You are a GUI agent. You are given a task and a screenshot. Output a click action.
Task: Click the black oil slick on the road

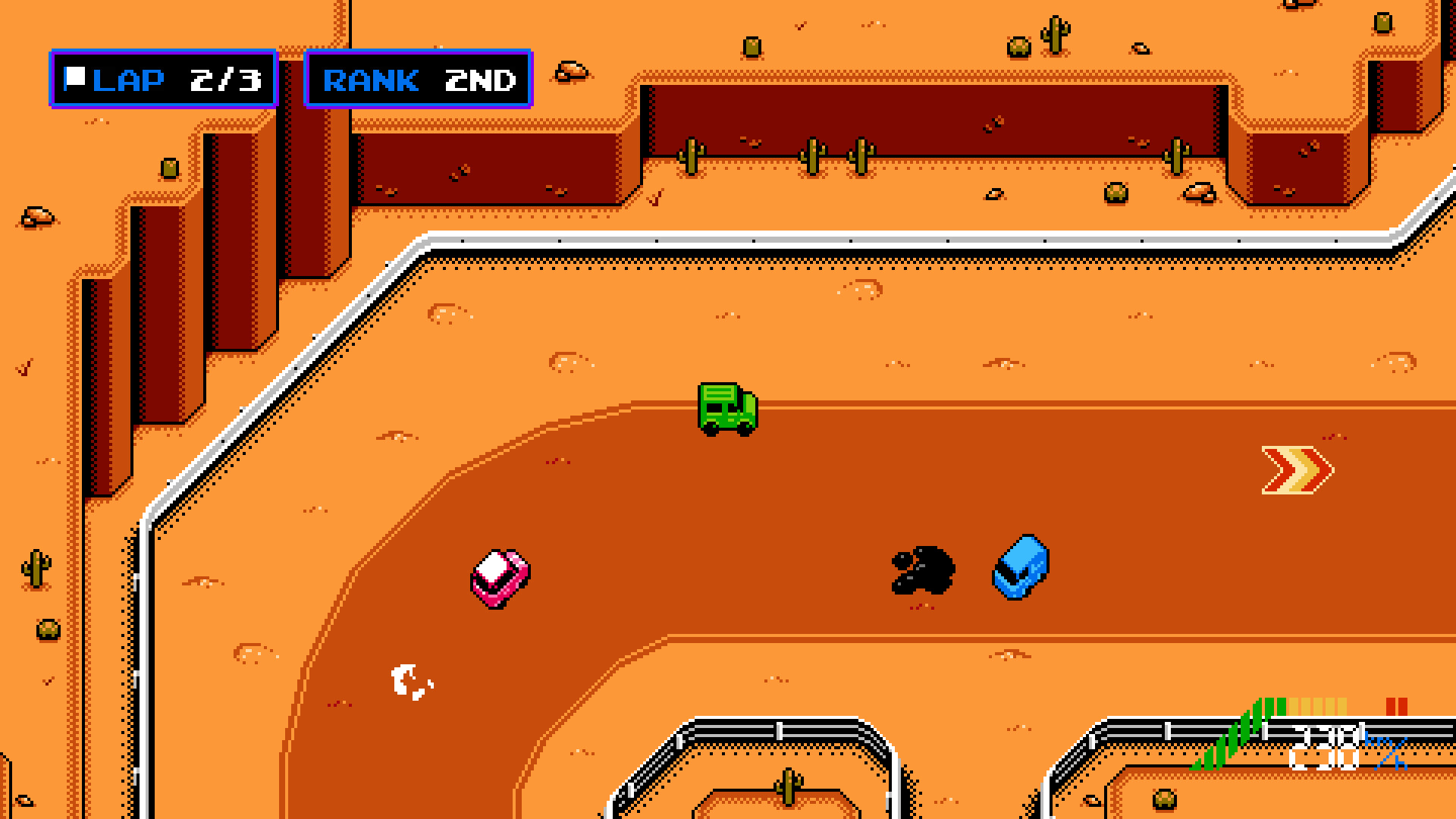921,570
